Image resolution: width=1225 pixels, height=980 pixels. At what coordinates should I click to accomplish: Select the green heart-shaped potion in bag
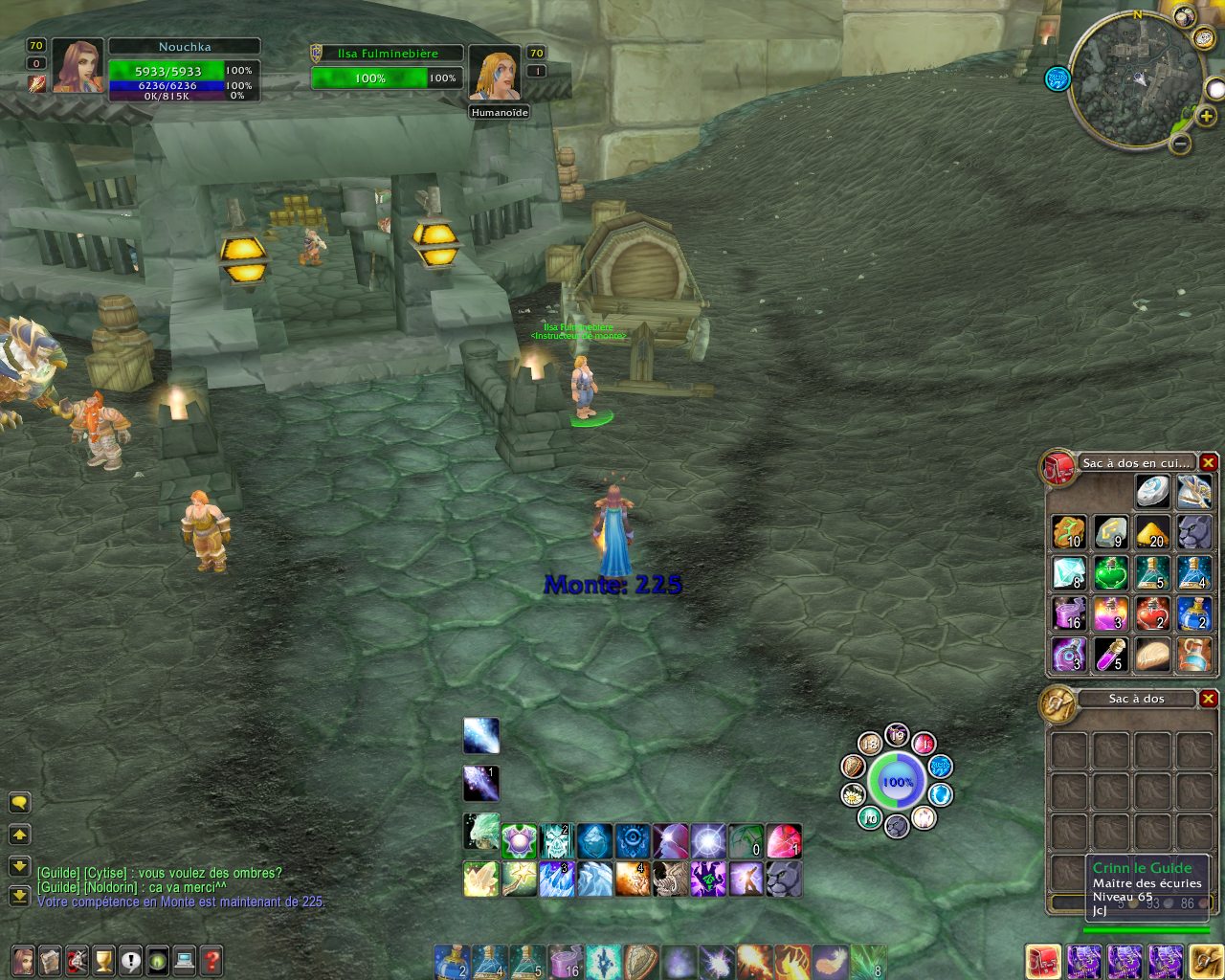(1110, 572)
